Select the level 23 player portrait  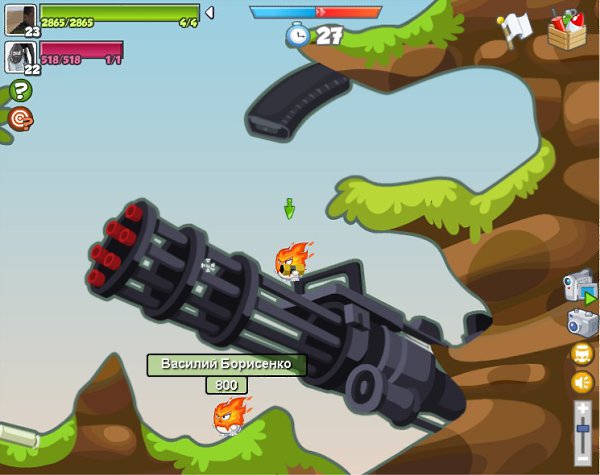coord(20,20)
